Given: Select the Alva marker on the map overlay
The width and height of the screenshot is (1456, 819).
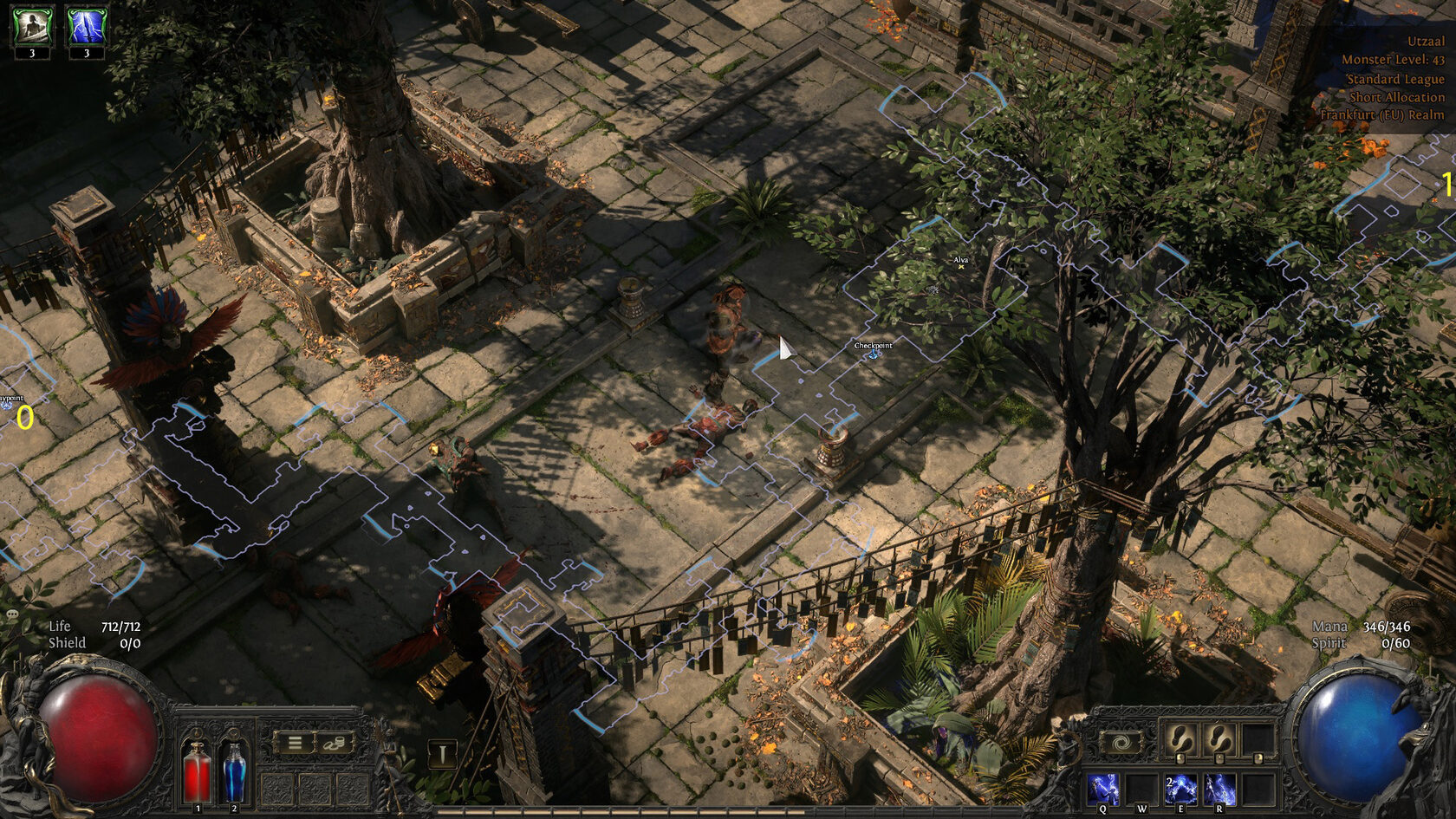Looking at the screenshot, I should point(960,266).
